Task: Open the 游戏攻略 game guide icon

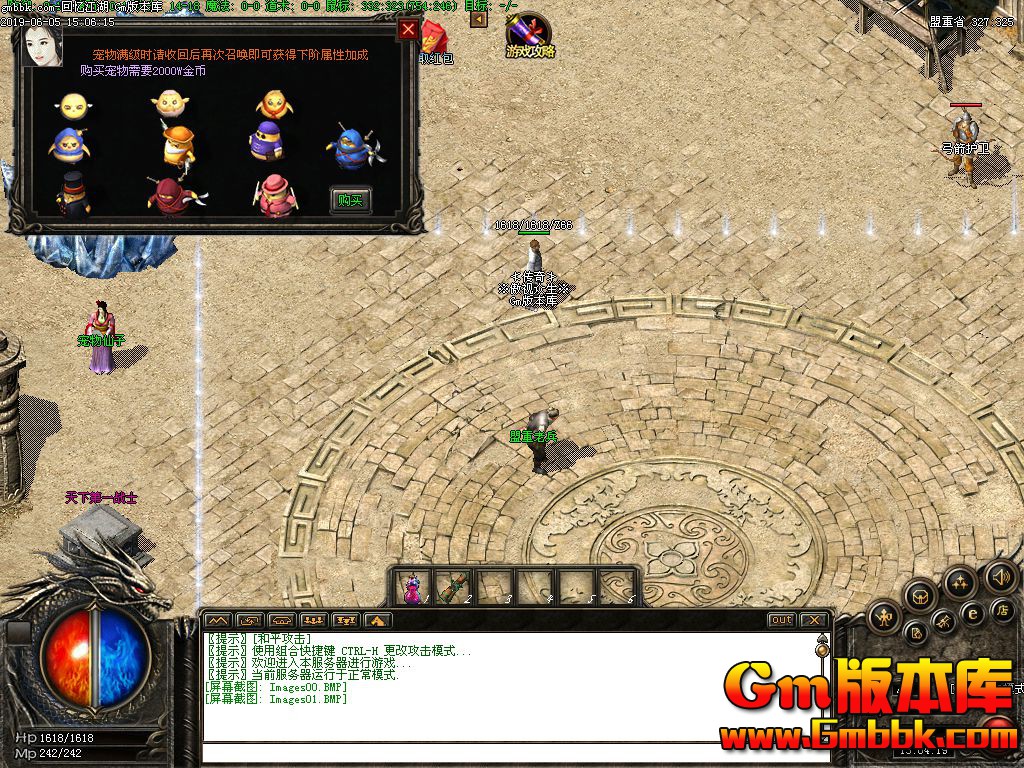Action: pyautogui.click(x=529, y=35)
